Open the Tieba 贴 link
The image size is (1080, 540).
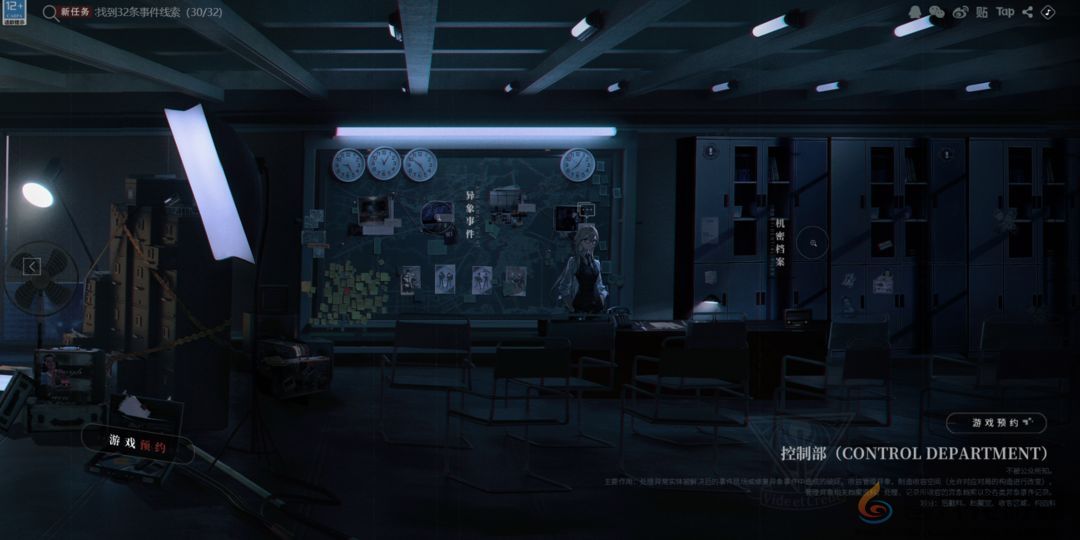coord(982,12)
